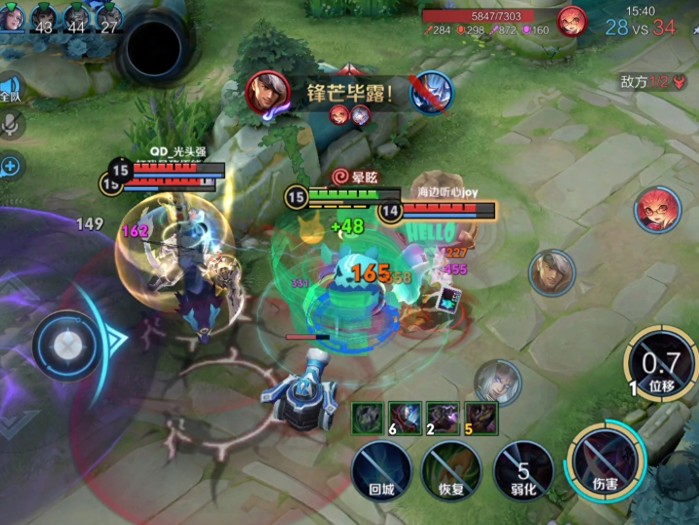The image size is (699, 525).
Task: Target the red-haired enemy hero portrait
Action: 656,210
